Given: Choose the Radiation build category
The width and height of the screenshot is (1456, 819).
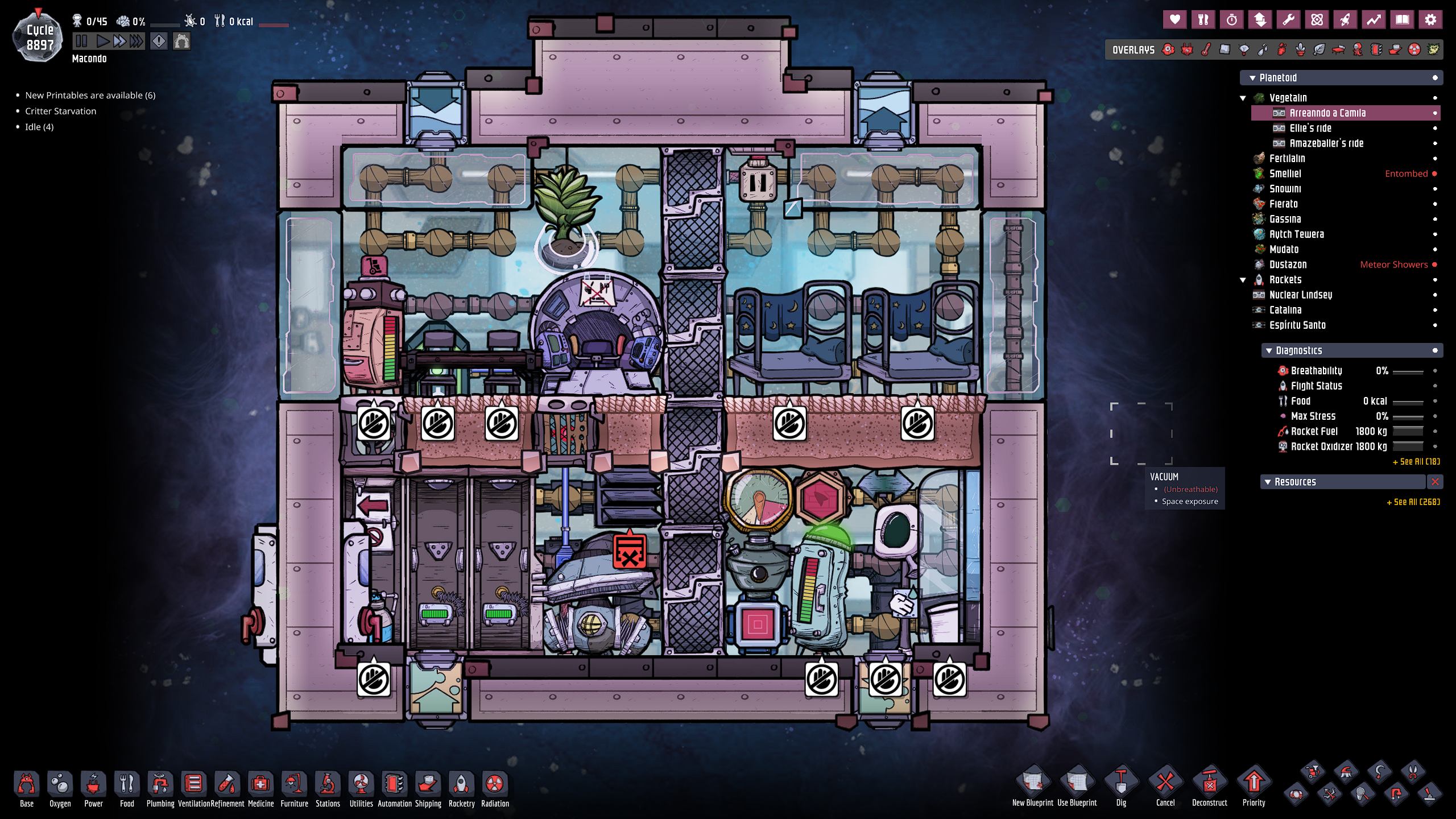Looking at the screenshot, I should coord(495,788).
